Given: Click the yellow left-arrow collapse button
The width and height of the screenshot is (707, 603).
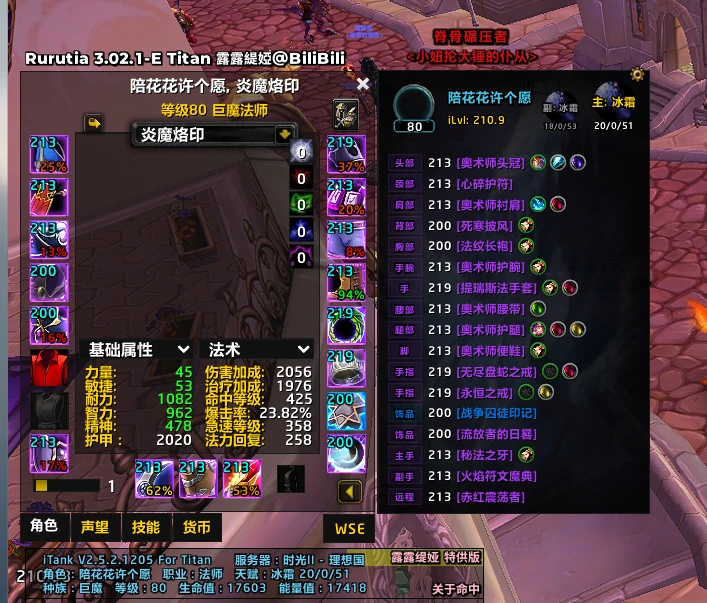Looking at the screenshot, I should coord(349,491).
